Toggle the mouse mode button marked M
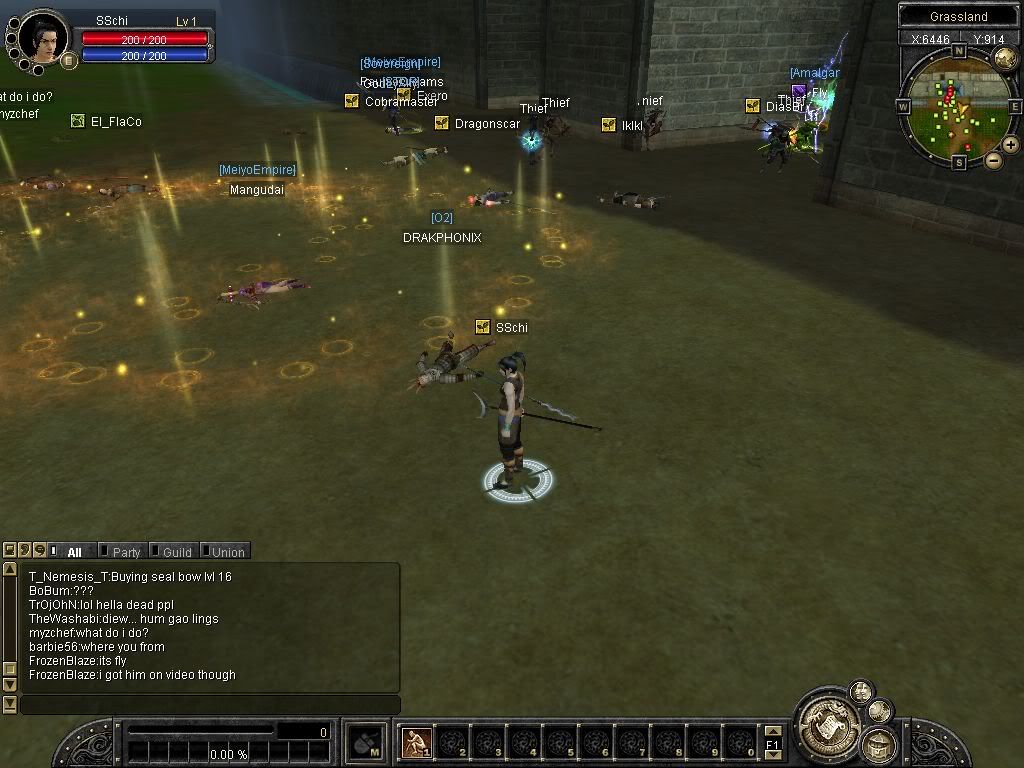Image resolution: width=1024 pixels, height=768 pixels. tap(367, 741)
